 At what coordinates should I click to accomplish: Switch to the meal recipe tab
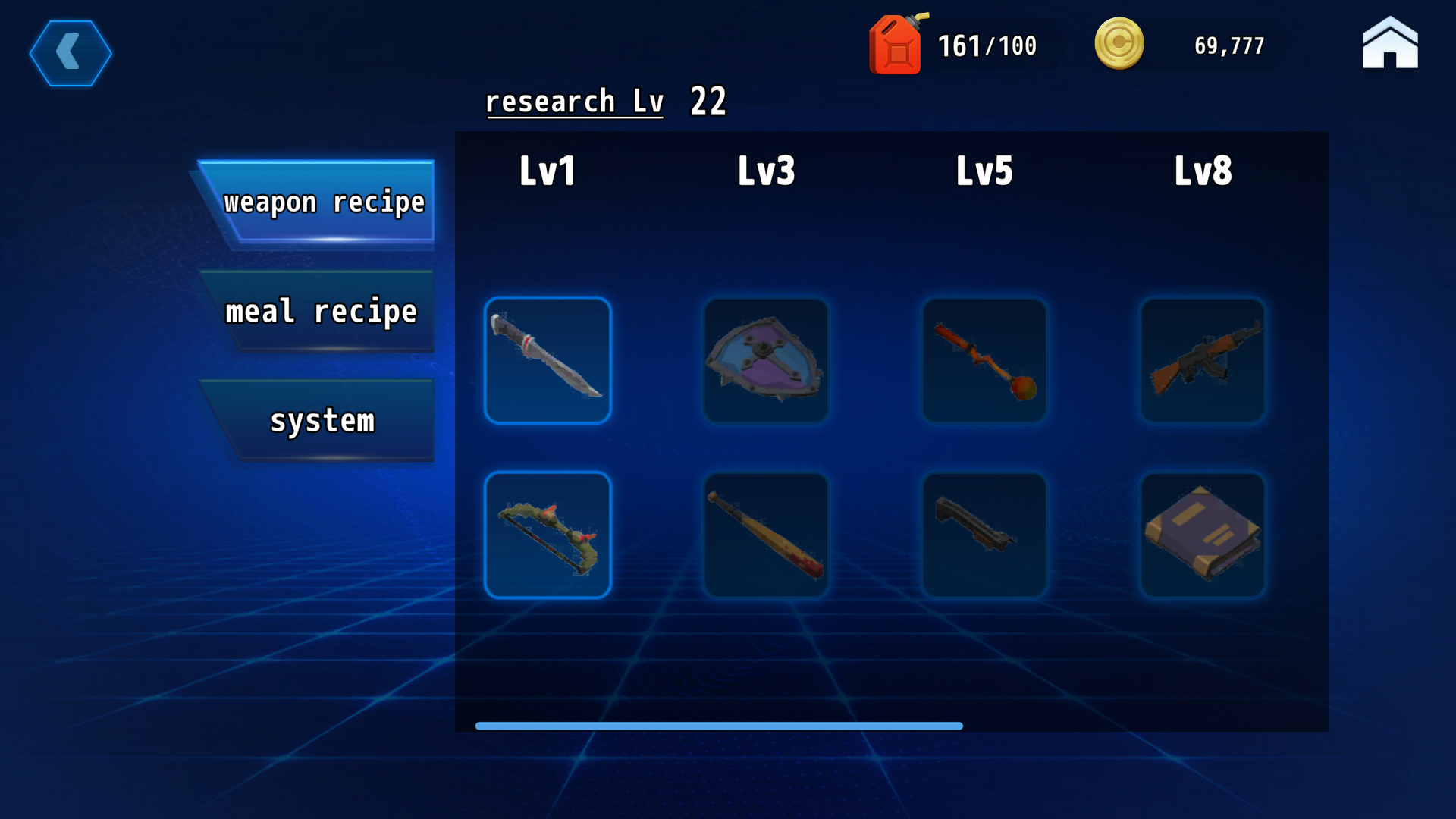(x=322, y=311)
